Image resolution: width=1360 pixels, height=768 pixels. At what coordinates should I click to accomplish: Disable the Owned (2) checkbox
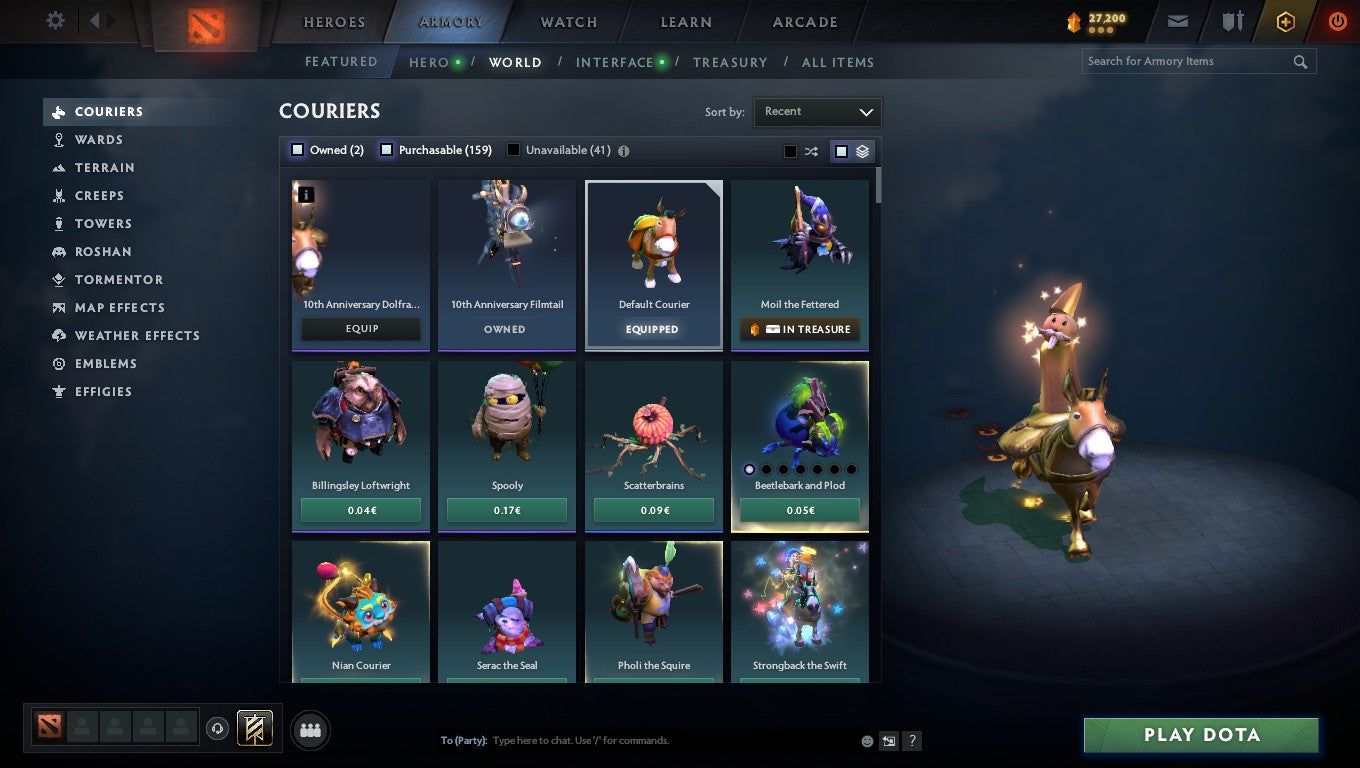(x=297, y=149)
